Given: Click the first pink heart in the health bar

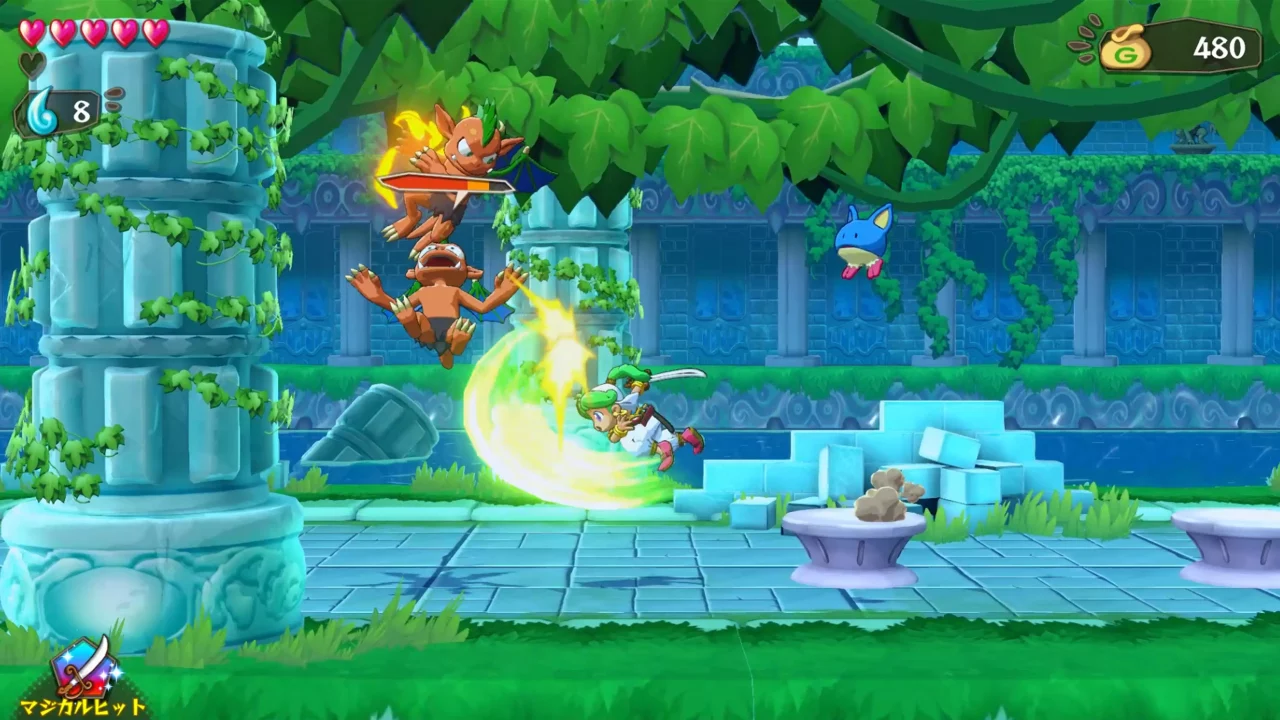Looking at the screenshot, I should pyautogui.click(x=30, y=31).
